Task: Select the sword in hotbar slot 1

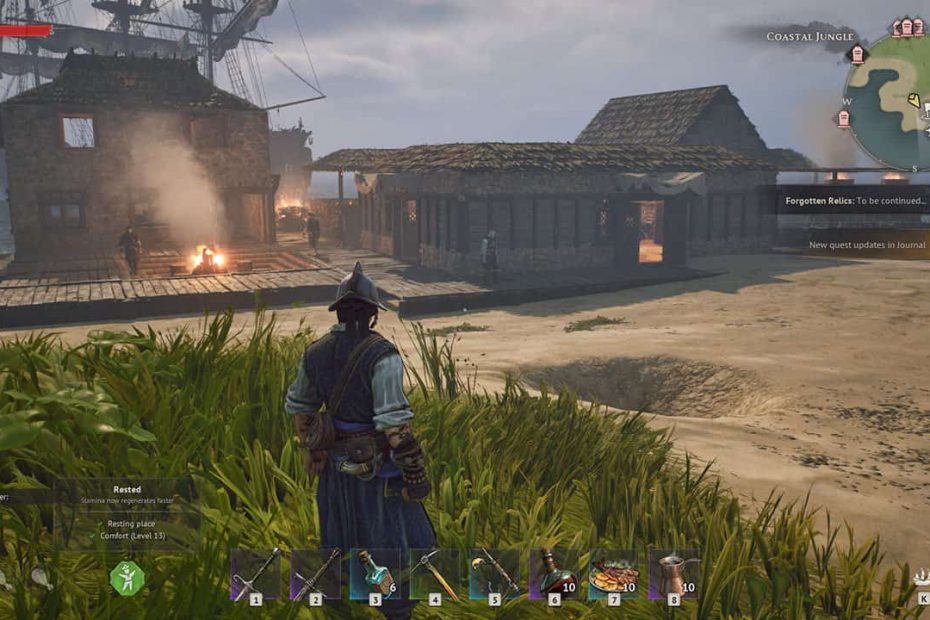Action: [x=255, y=575]
